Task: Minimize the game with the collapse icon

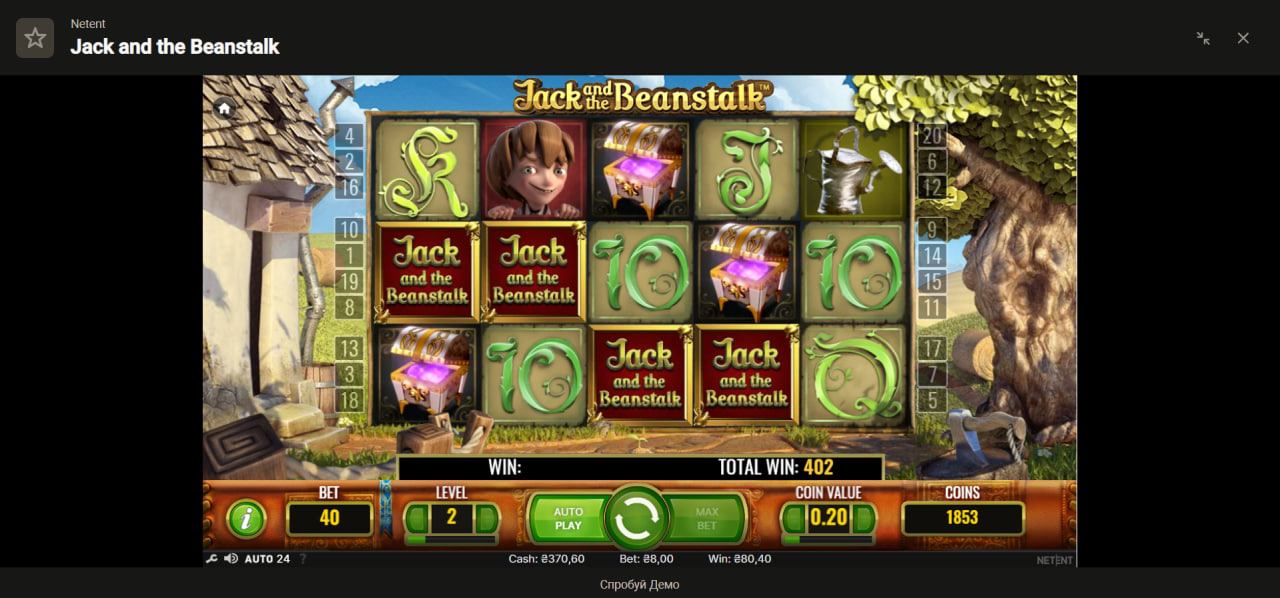Action: point(1203,38)
